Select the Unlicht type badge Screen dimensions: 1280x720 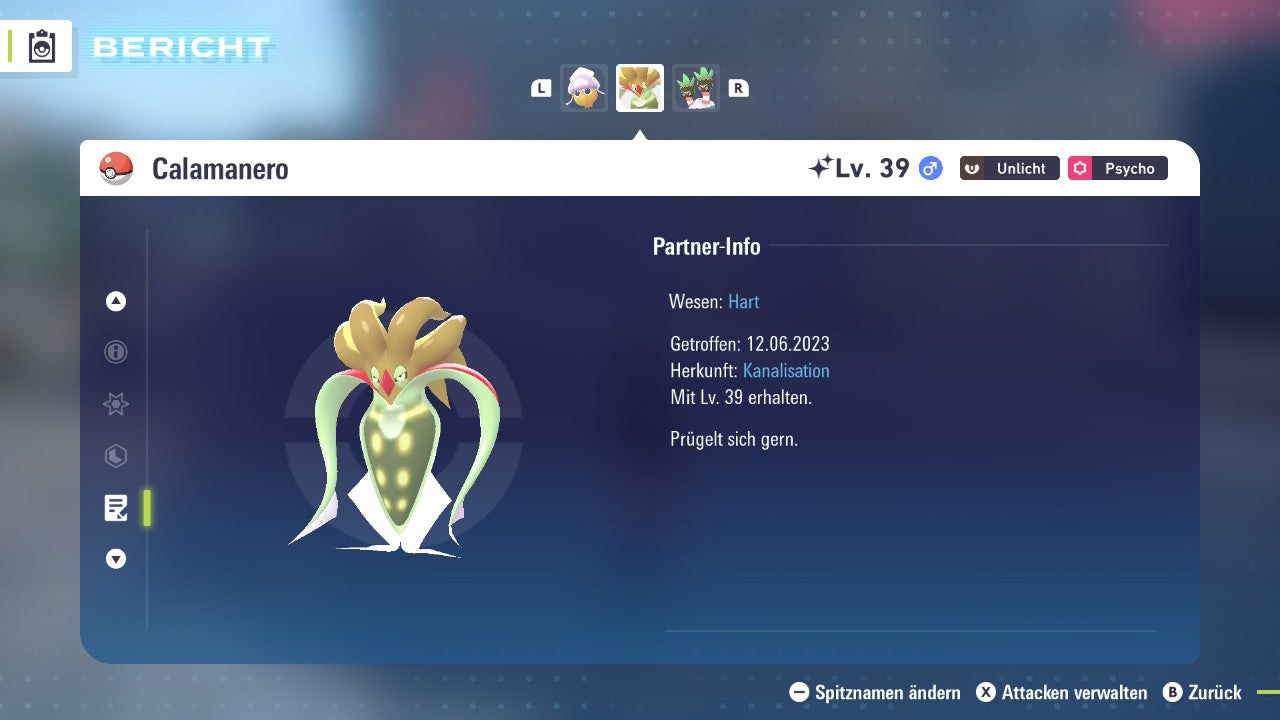[1009, 168]
